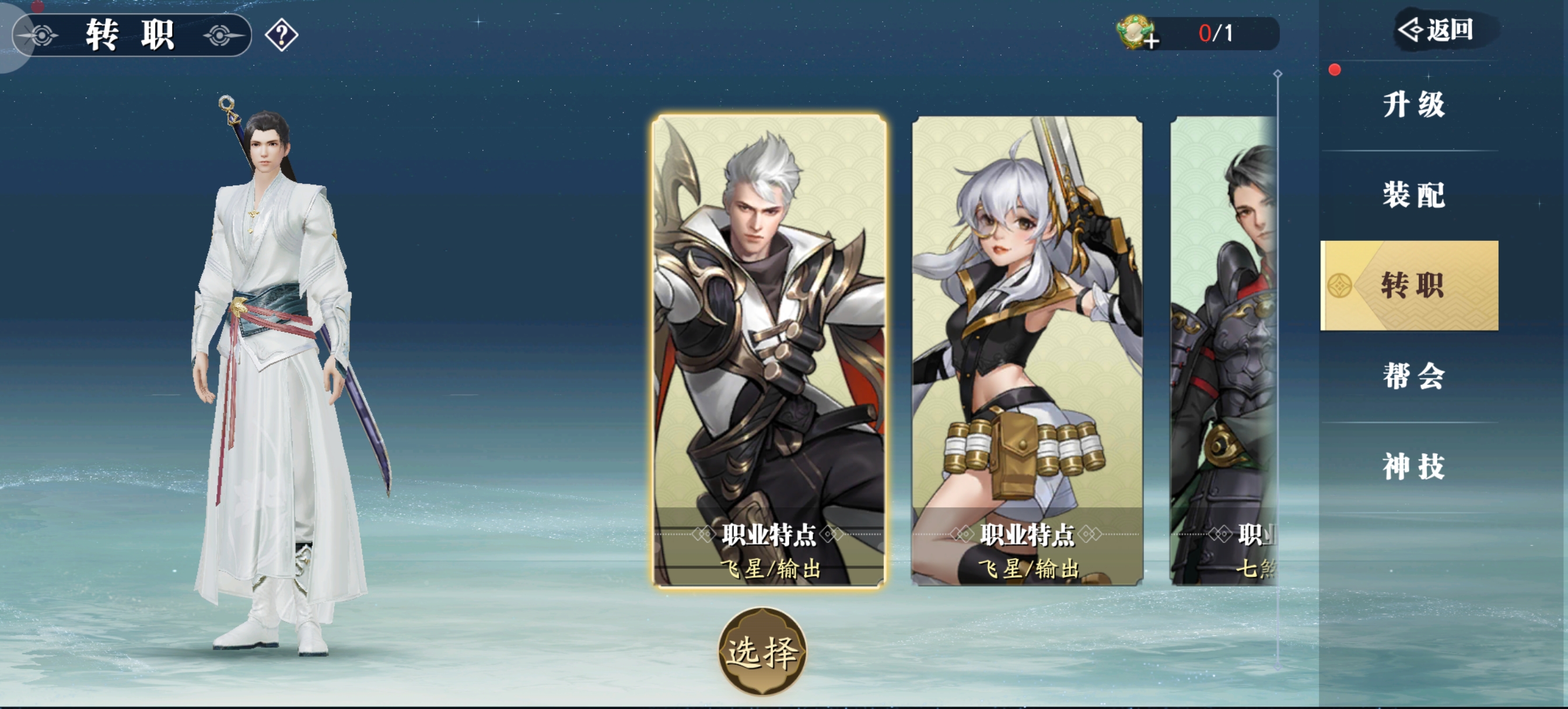
Task: Open the question mark help icon
Action: 282,36
